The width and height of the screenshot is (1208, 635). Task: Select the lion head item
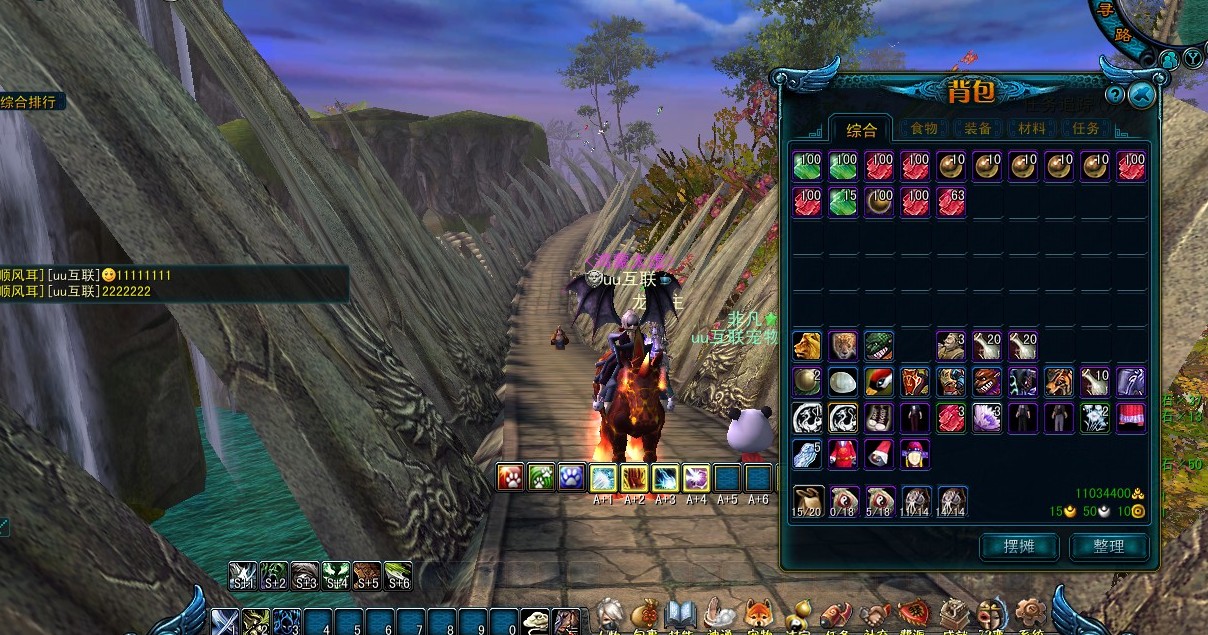(807, 346)
